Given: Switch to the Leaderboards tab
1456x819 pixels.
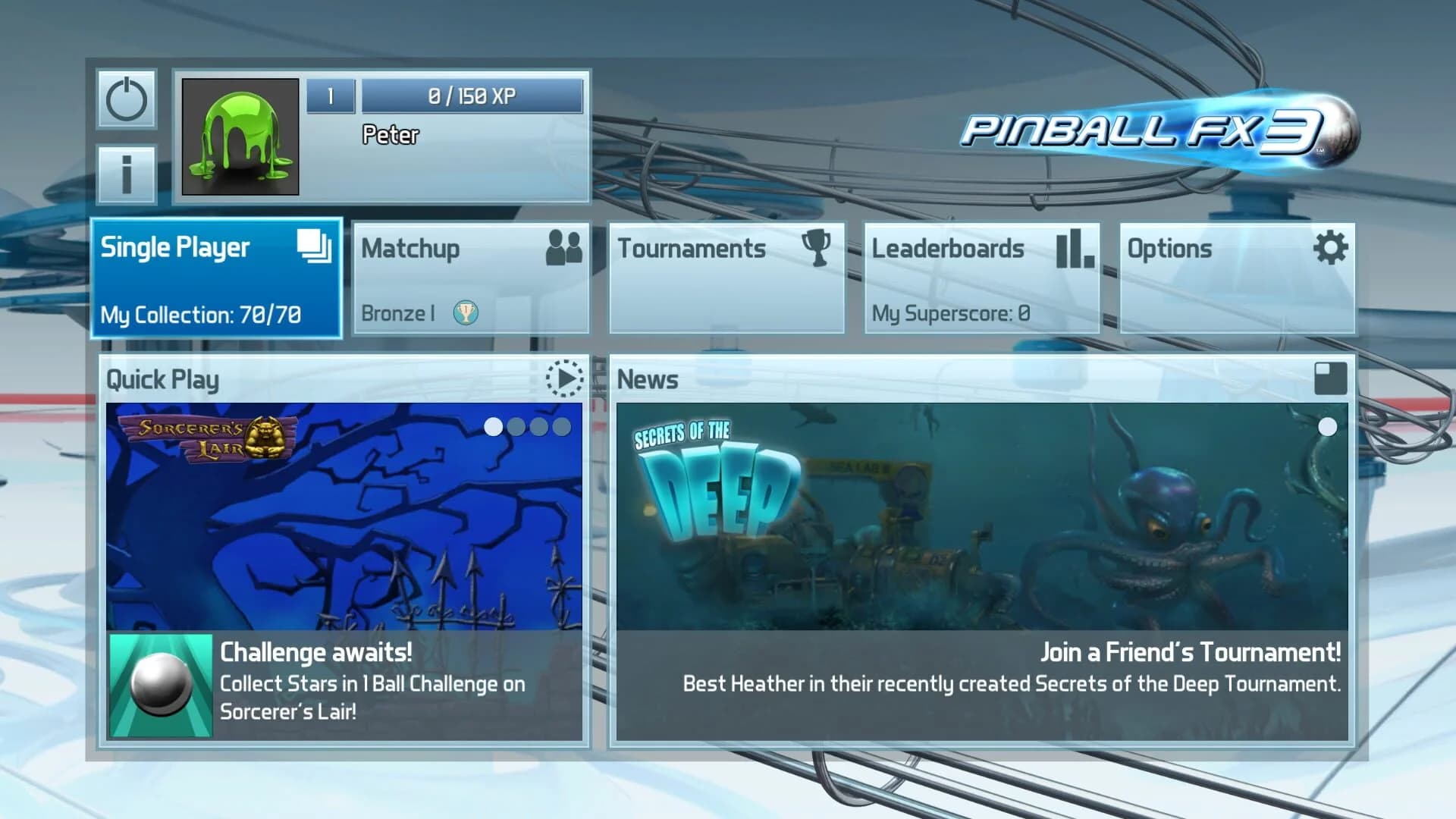Looking at the screenshot, I should click(982, 277).
